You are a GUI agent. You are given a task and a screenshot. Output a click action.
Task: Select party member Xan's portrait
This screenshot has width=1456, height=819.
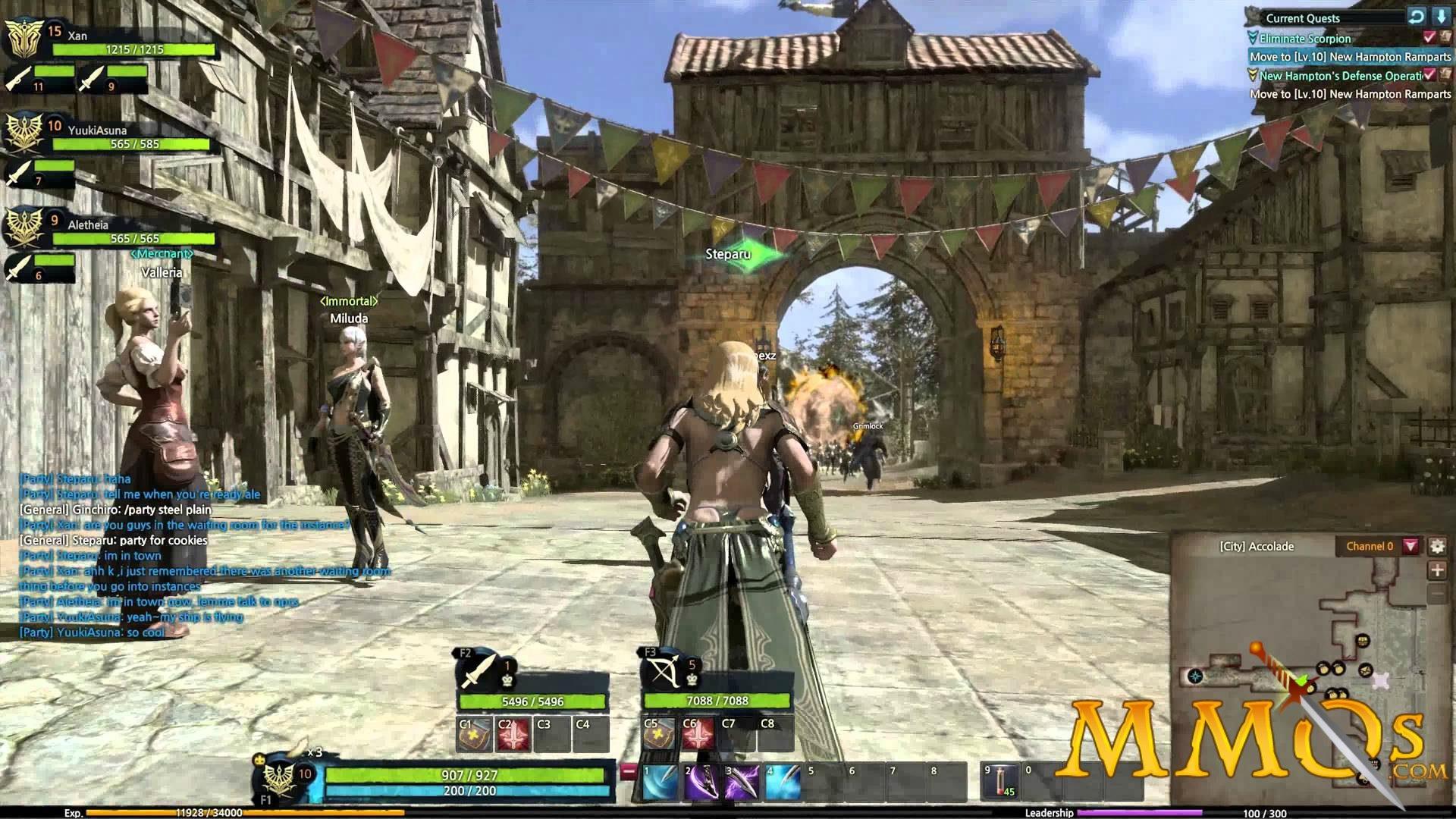coord(24,38)
